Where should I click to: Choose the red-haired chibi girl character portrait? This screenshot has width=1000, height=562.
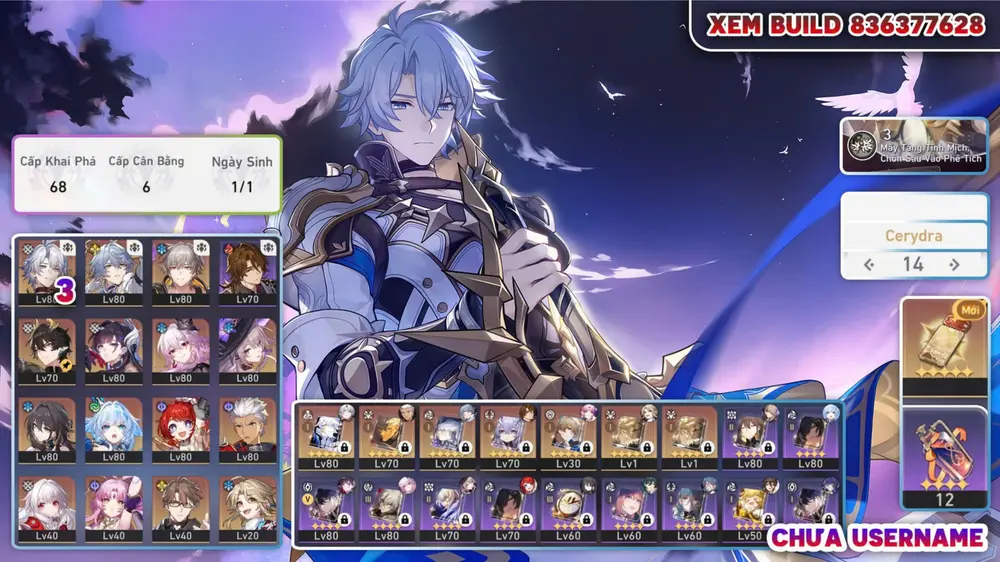180,425
